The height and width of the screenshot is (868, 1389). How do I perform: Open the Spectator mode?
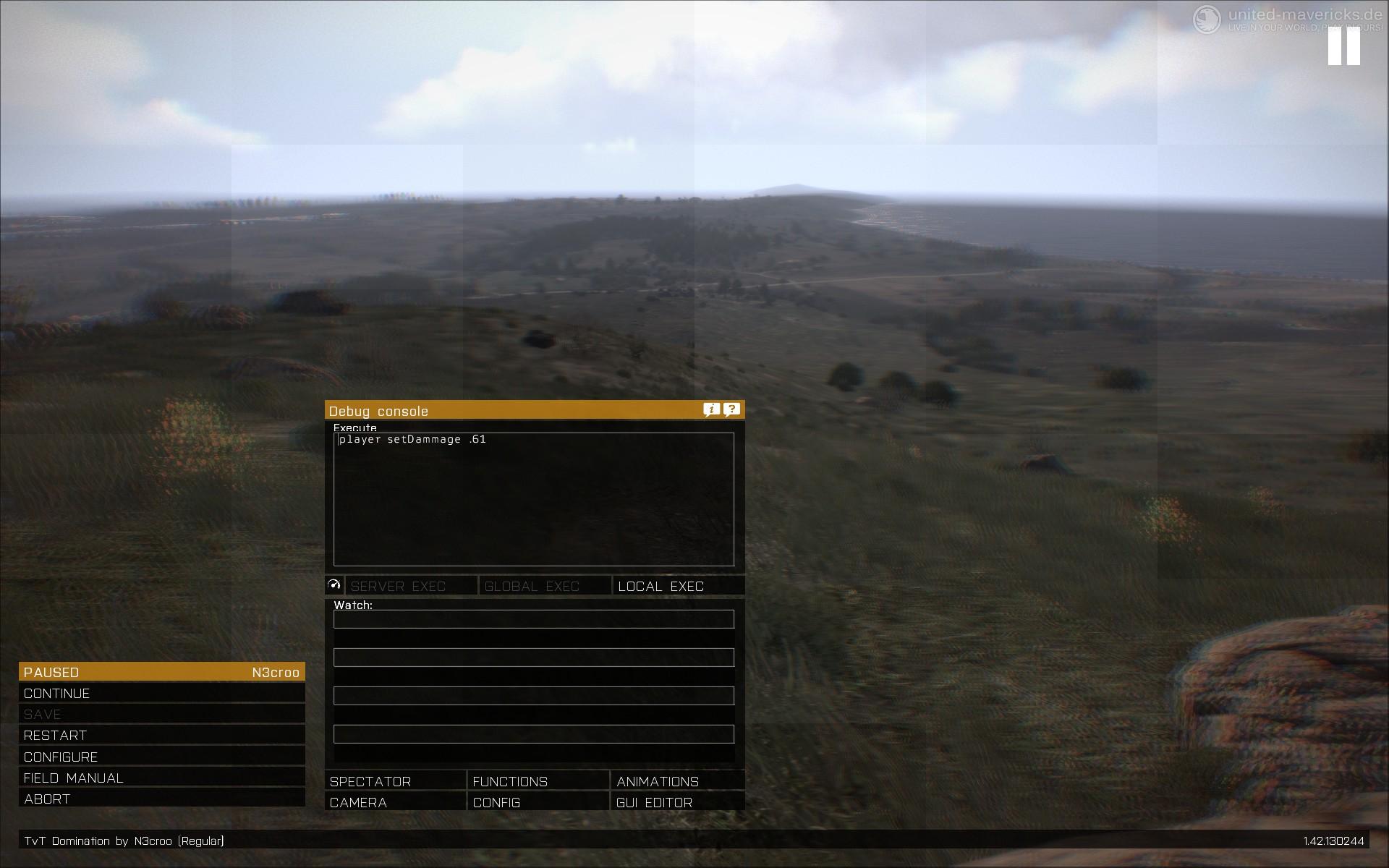tap(395, 782)
